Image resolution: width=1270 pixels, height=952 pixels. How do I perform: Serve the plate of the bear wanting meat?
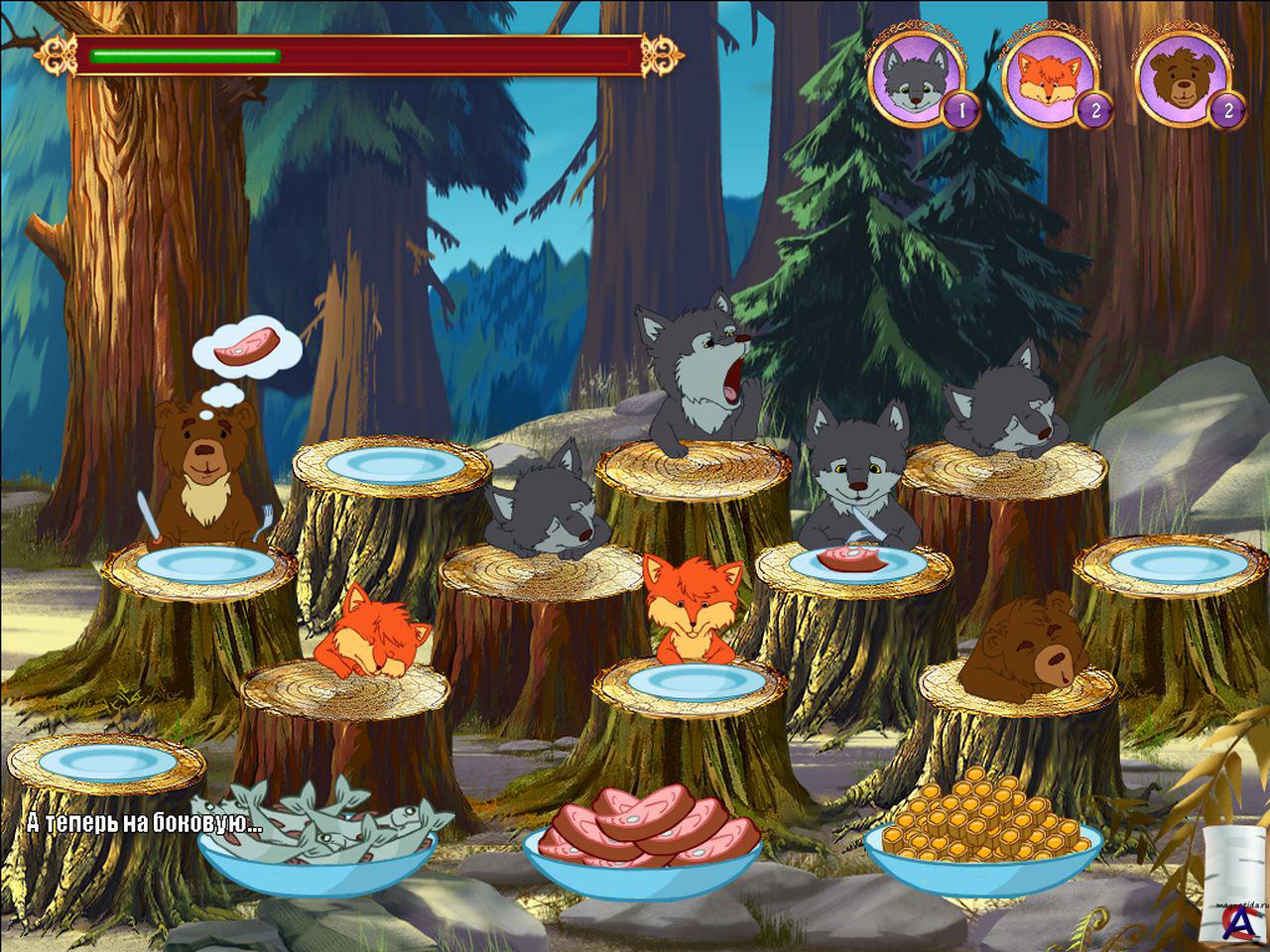[205, 564]
